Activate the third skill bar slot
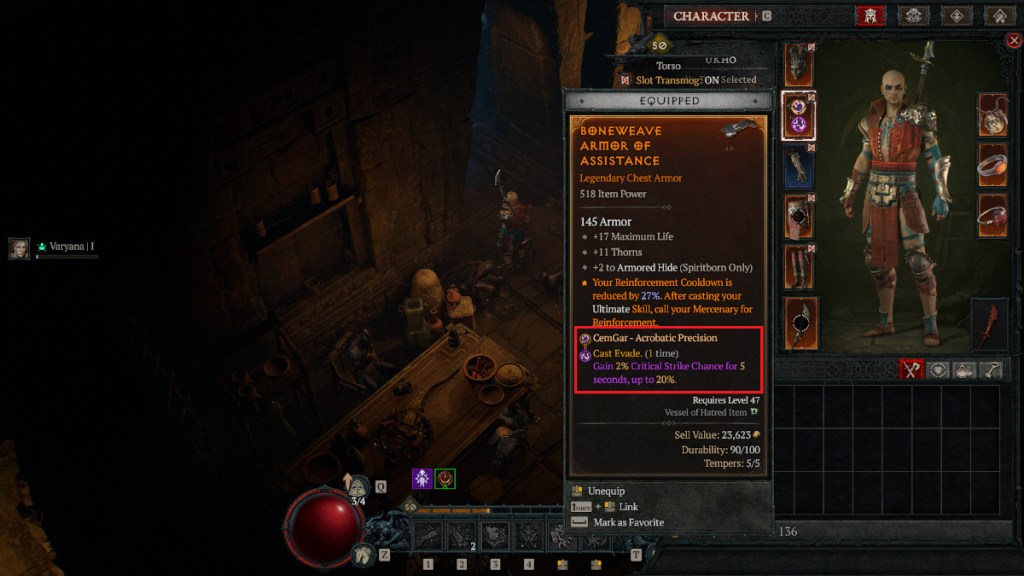Viewport: 1024px width, 576px height. [495, 537]
